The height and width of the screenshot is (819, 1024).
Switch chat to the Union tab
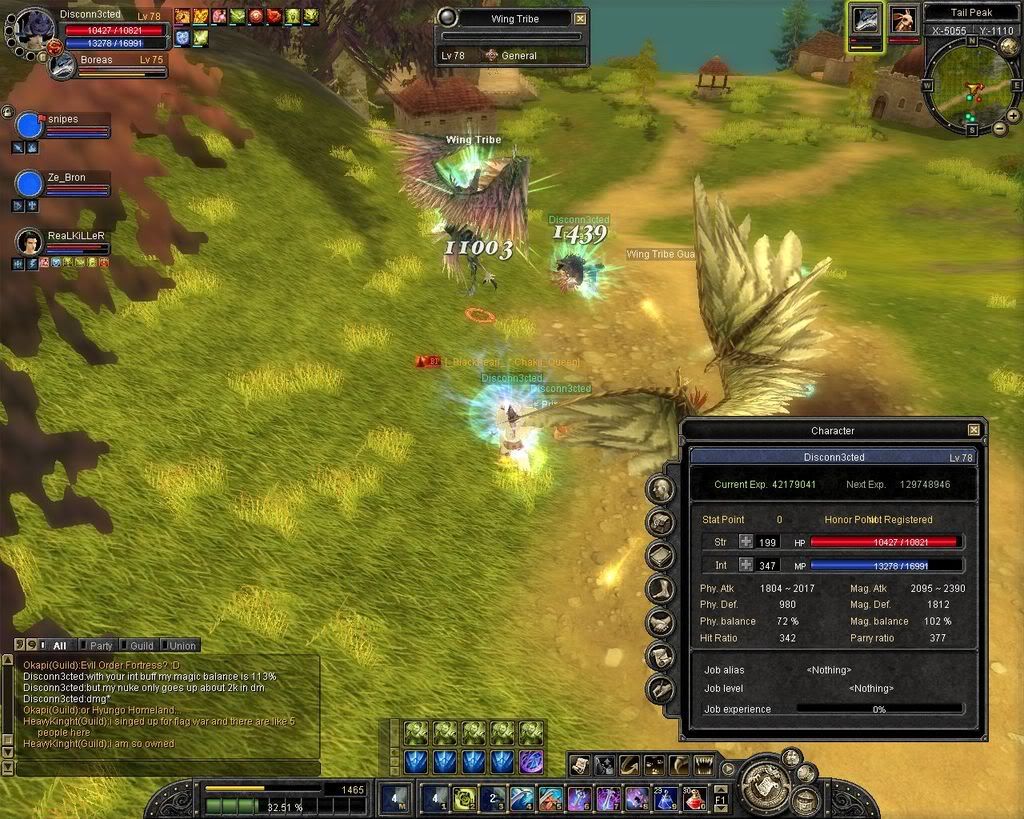[x=182, y=646]
